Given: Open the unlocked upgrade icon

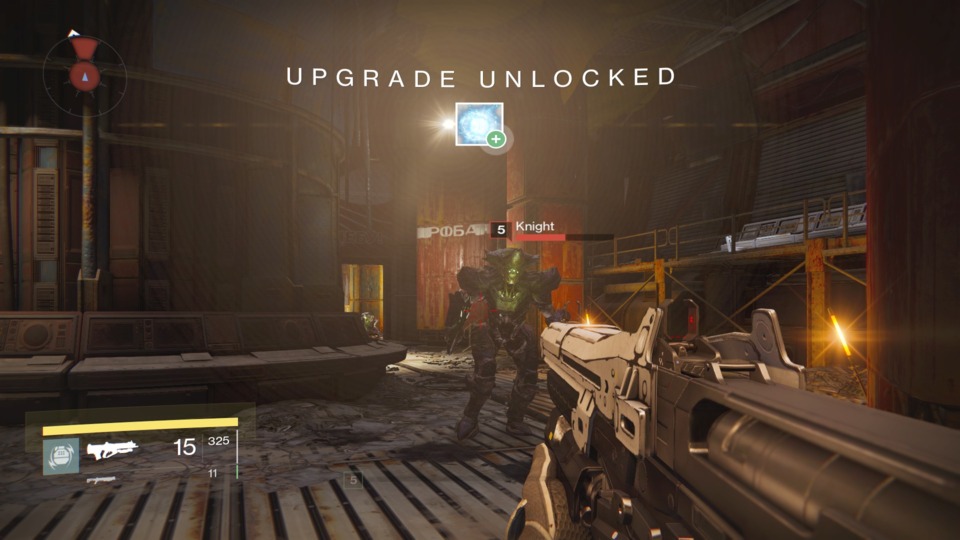Looking at the screenshot, I should click(x=479, y=124).
